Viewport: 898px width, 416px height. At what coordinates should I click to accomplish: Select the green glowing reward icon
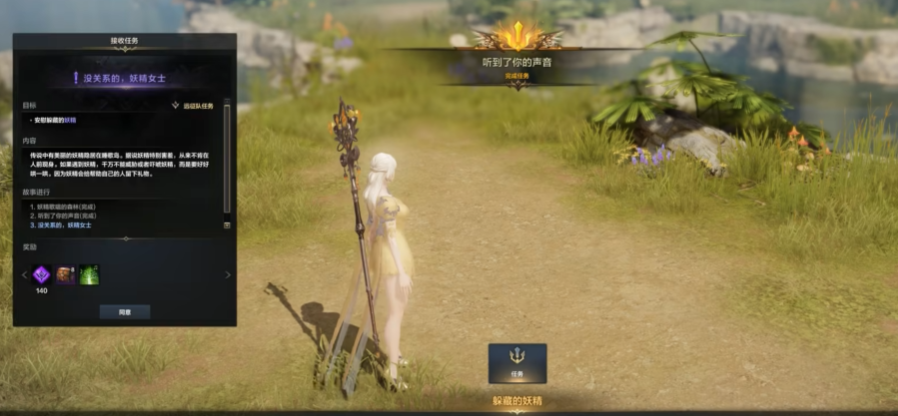90,275
